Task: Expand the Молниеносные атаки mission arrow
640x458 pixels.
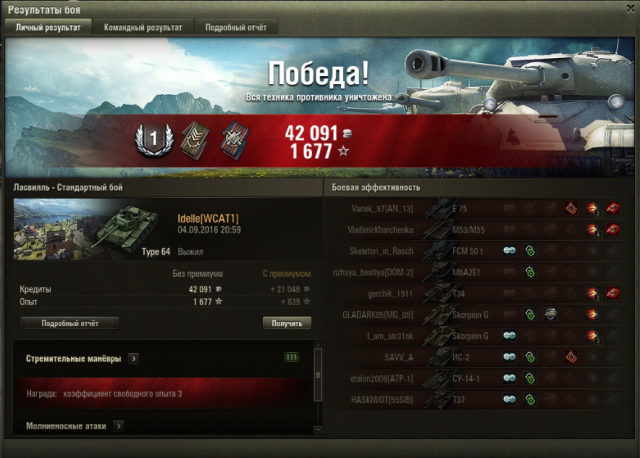Action: (118, 426)
